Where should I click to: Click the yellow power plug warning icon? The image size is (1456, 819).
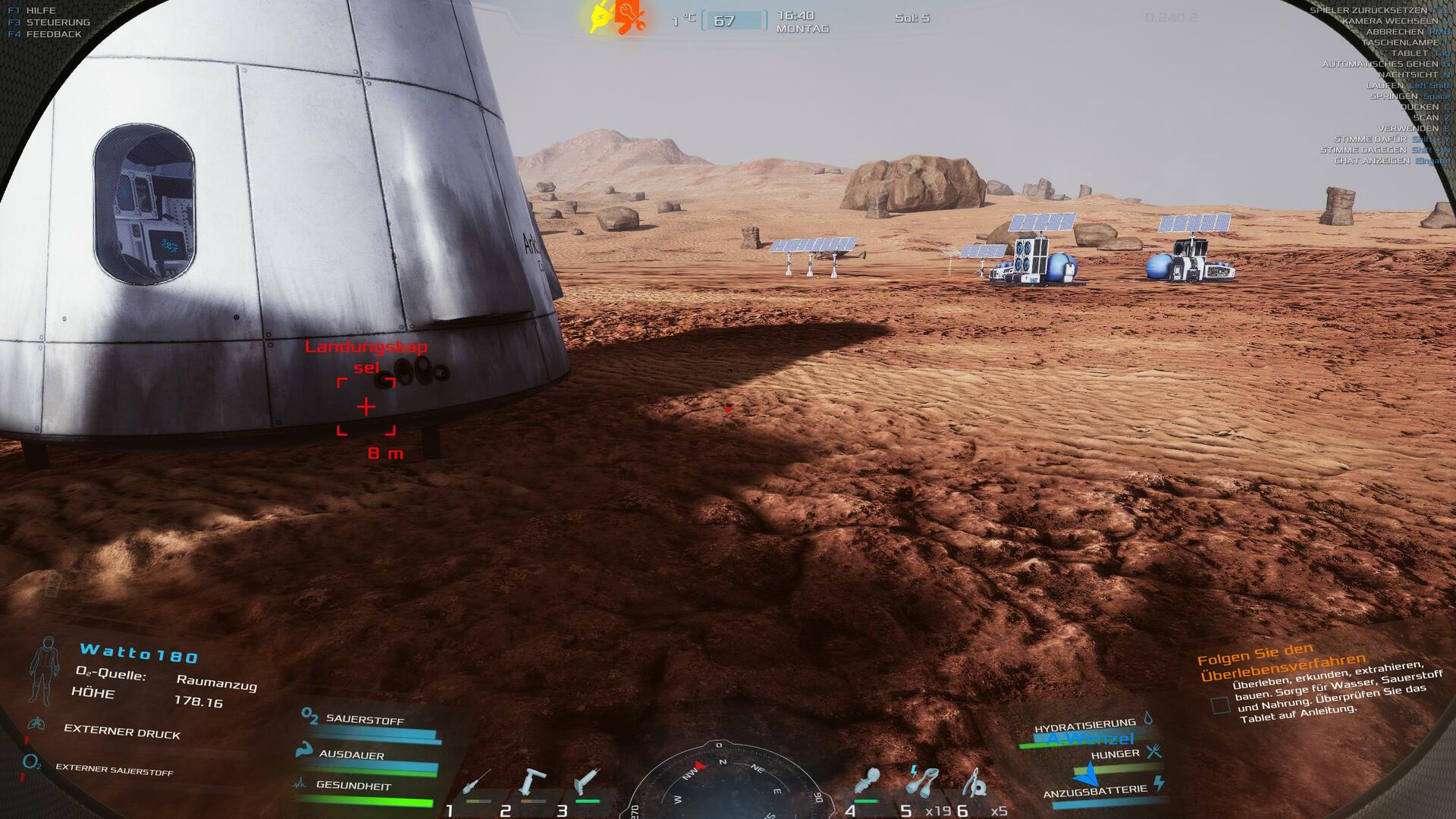601,17
